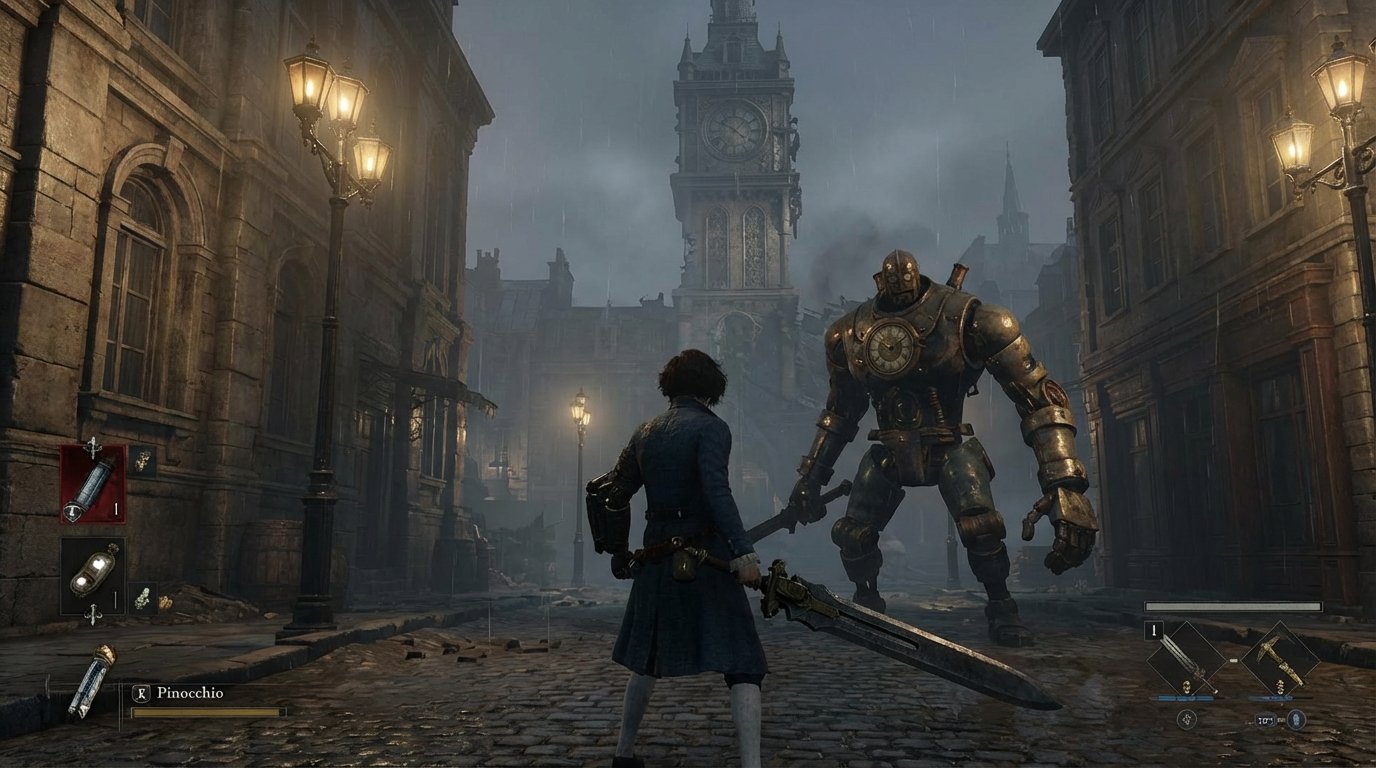Click the blue bar under the sword slot
Screen dimensions: 1376x768
[x=1186, y=698]
